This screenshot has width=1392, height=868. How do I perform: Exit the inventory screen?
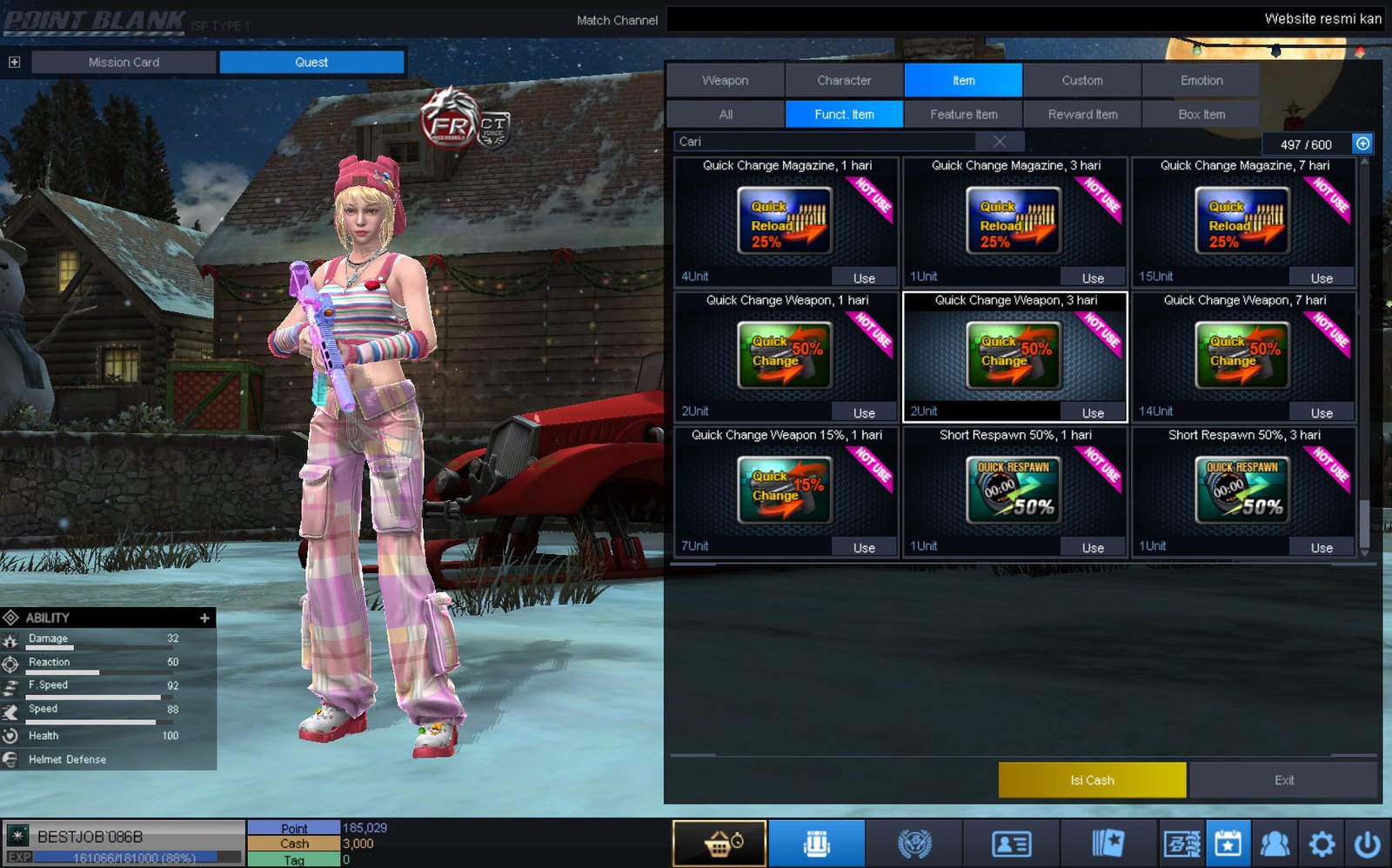coord(1284,780)
